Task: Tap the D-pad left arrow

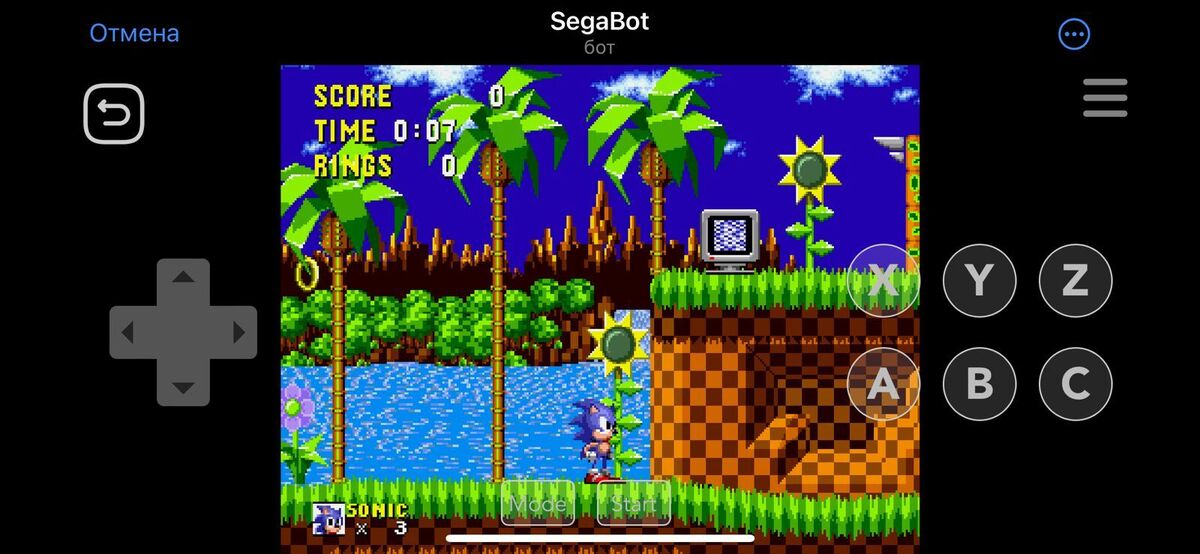Action: coord(128,332)
